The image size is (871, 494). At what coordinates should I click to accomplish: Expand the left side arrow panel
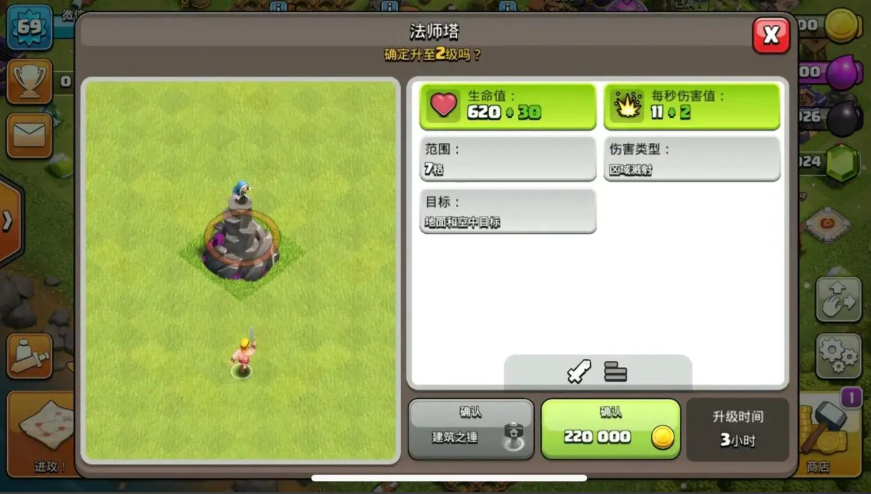pos(8,221)
